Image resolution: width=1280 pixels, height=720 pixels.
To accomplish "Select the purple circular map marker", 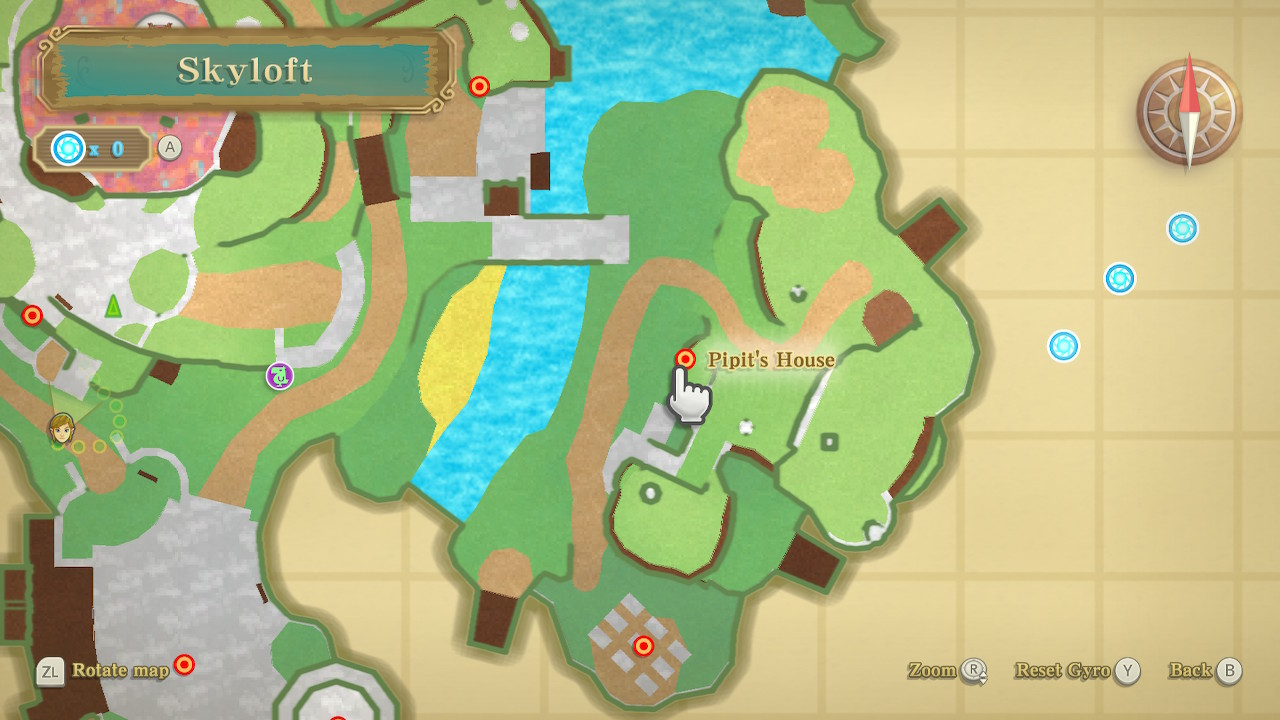I will point(280,376).
